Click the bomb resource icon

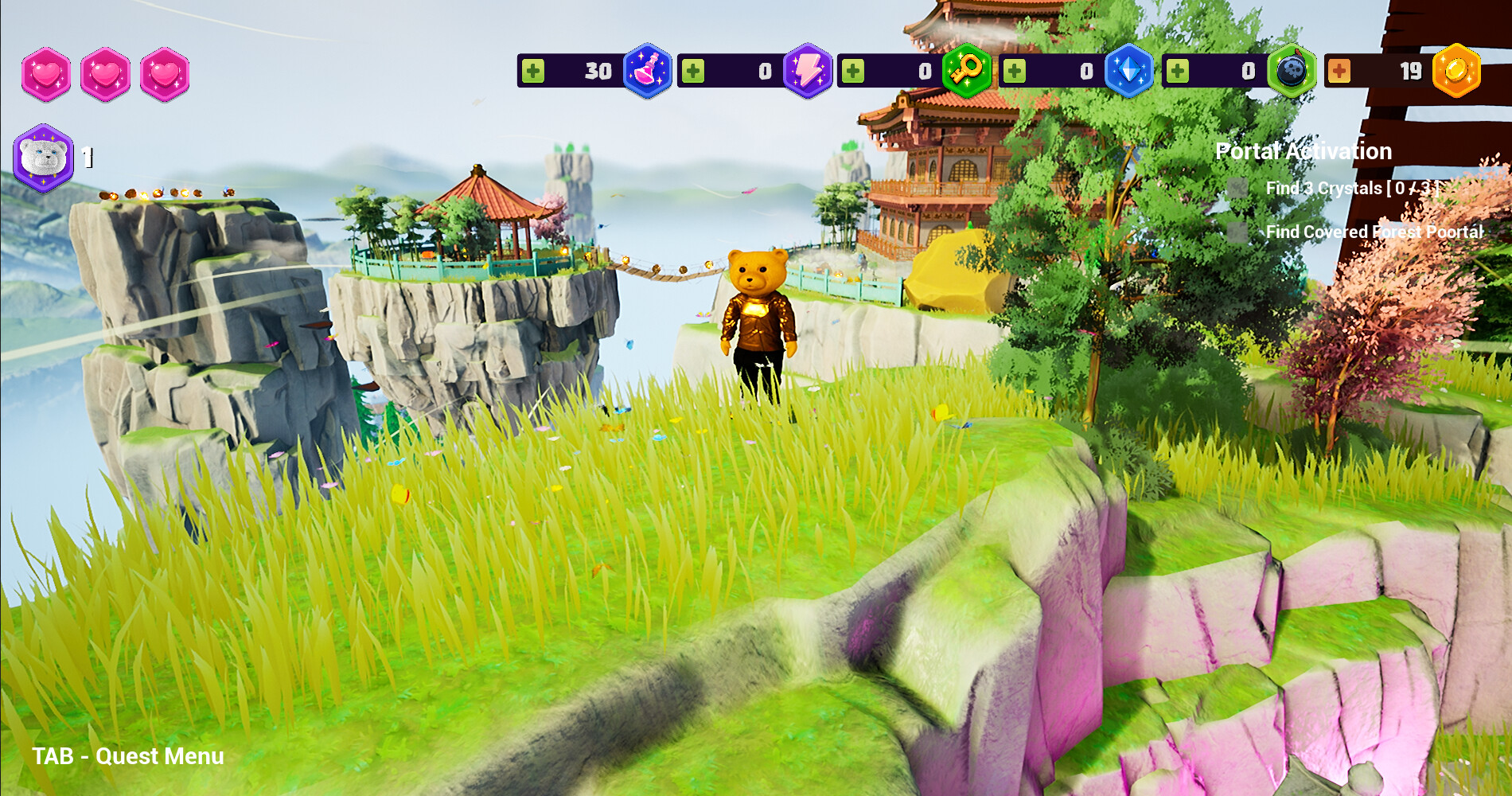[x=1291, y=73]
